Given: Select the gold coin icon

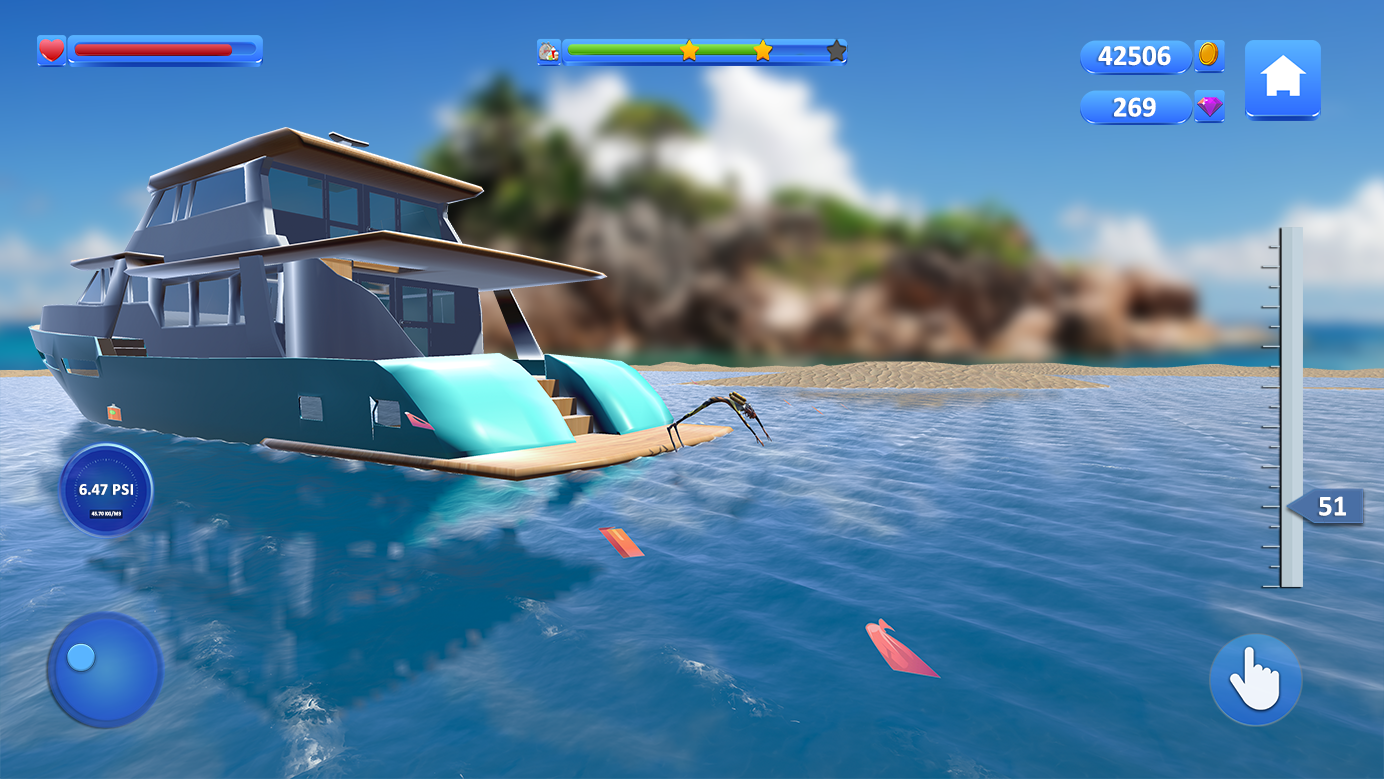Looking at the screenshot, I should coord(1209,55).
